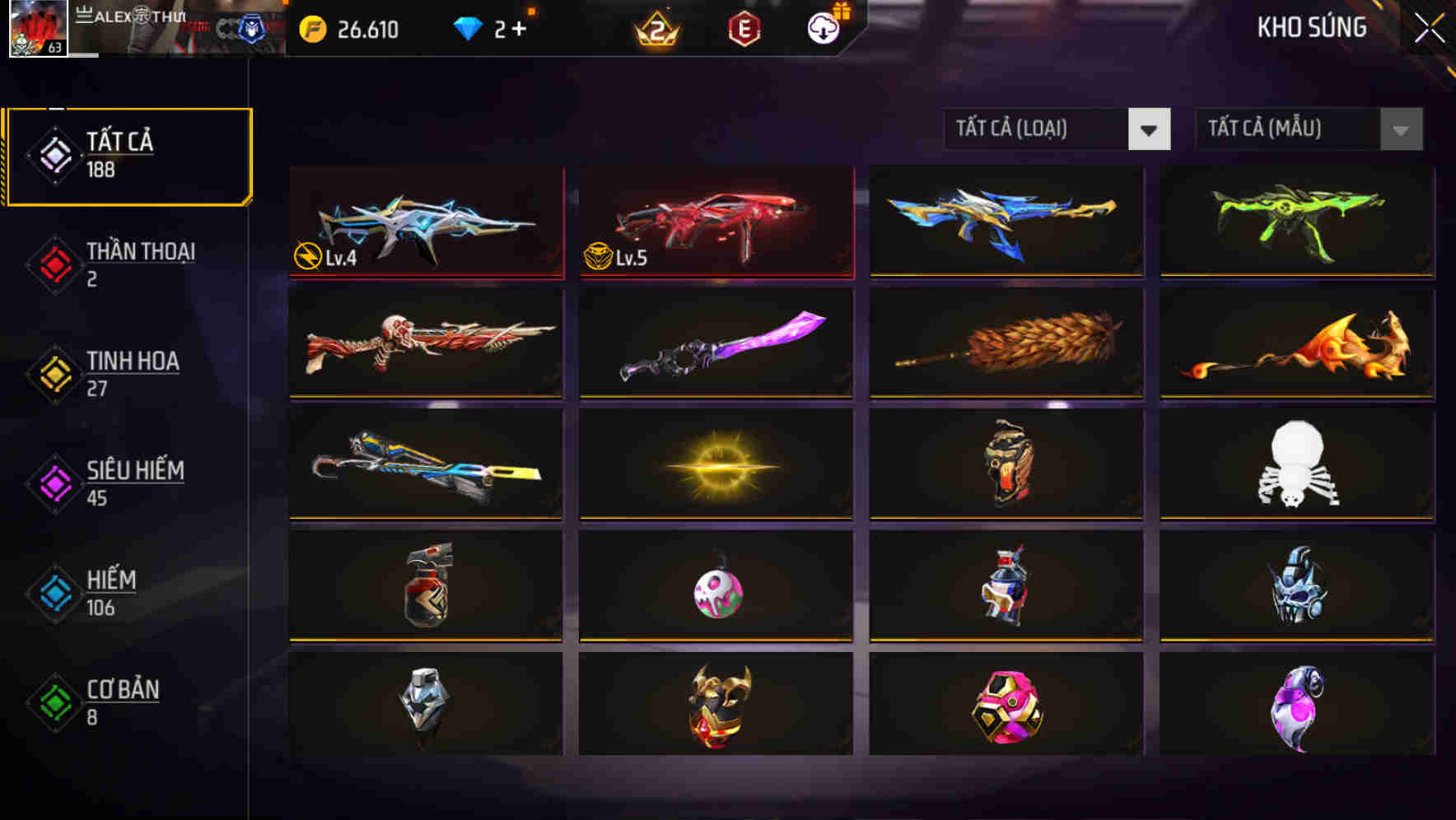This screenshot has height=820, width=1456.
Task: Open the TẤT CẢ (LOẠI) dropdown
Action: 1038,129
